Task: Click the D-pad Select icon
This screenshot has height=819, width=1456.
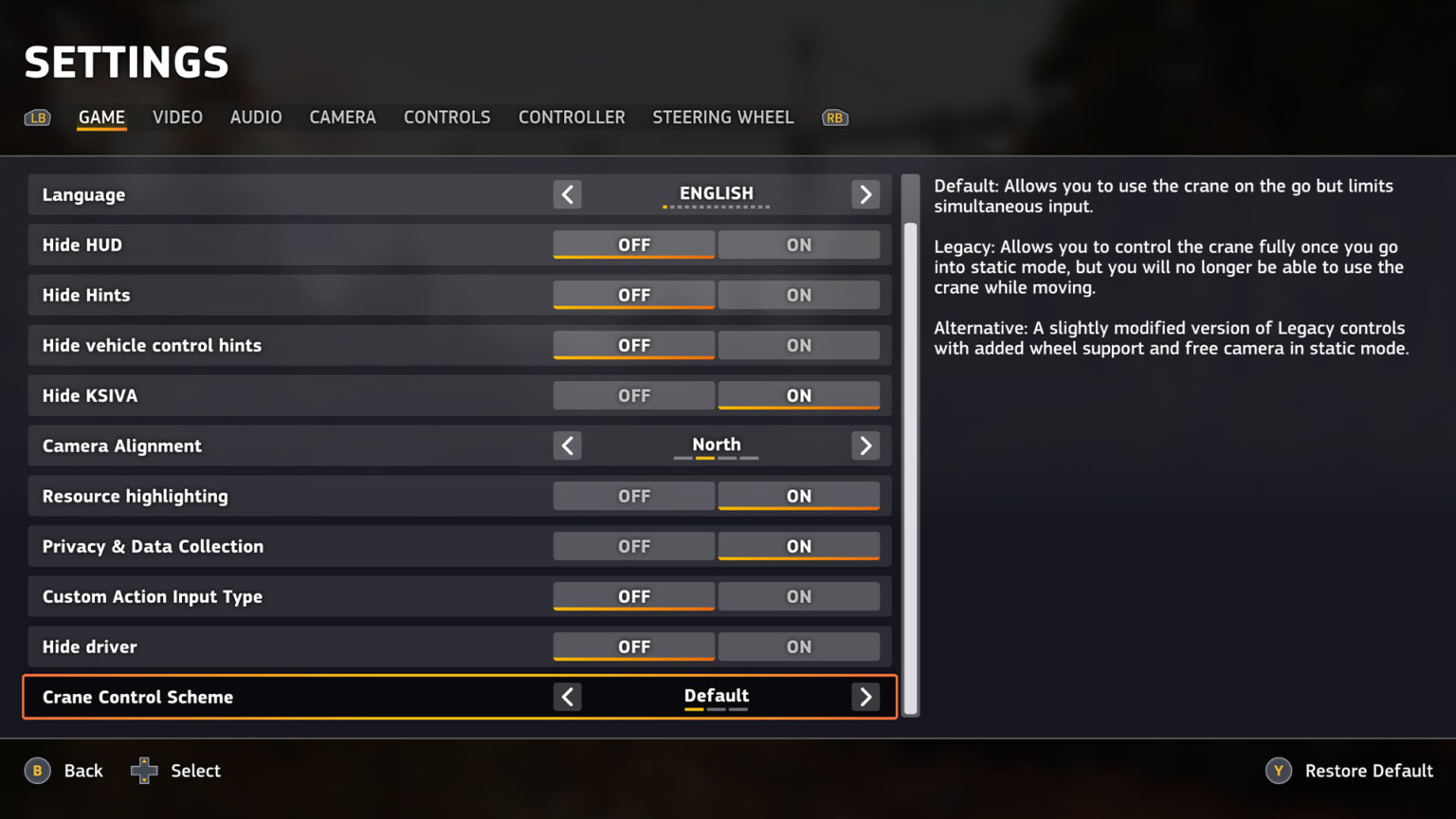Action: [144, 771]
